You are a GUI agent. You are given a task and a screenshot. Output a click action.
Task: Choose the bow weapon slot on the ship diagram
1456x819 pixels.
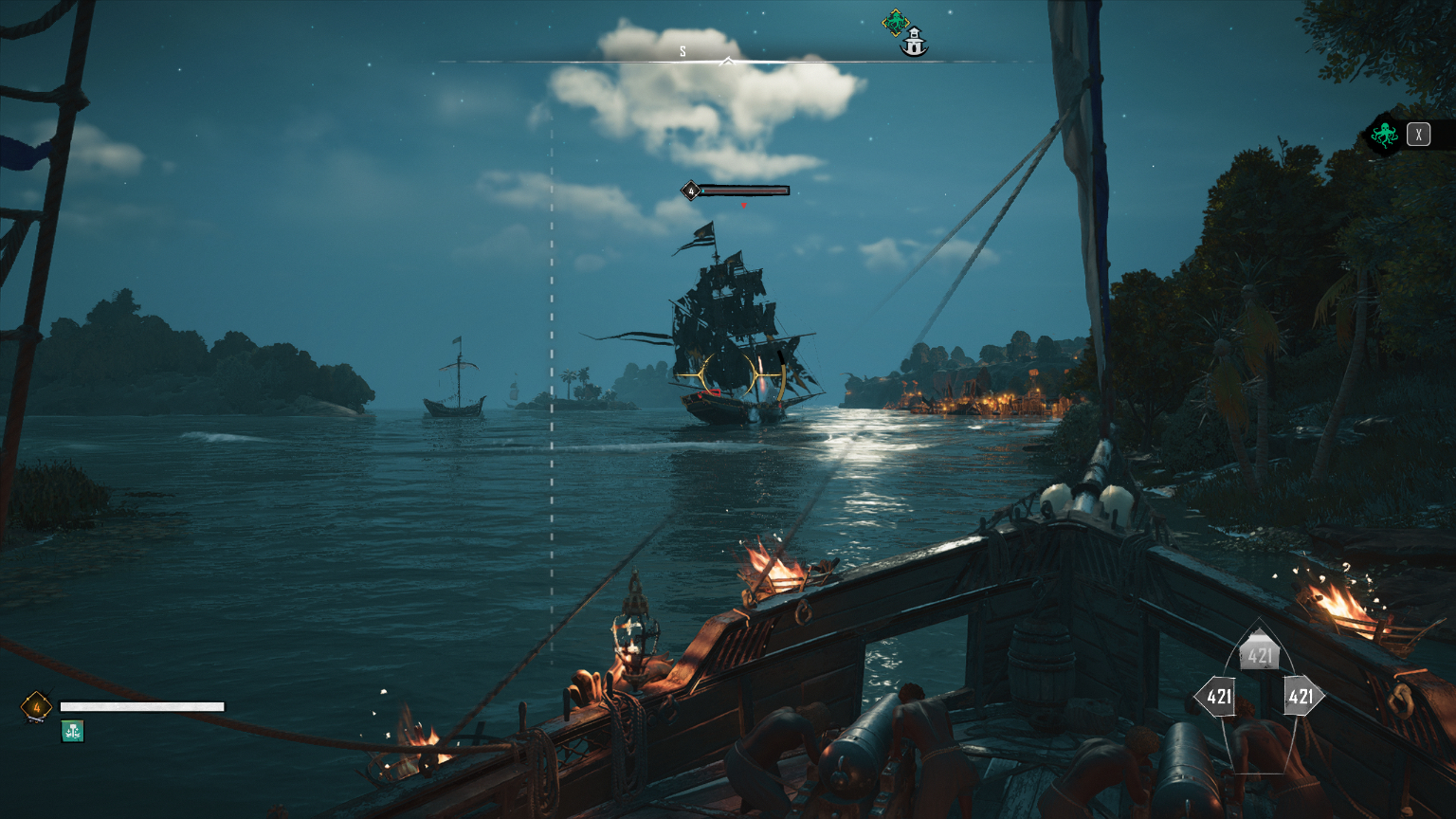pyautogui.click(x=1260, y=653)
